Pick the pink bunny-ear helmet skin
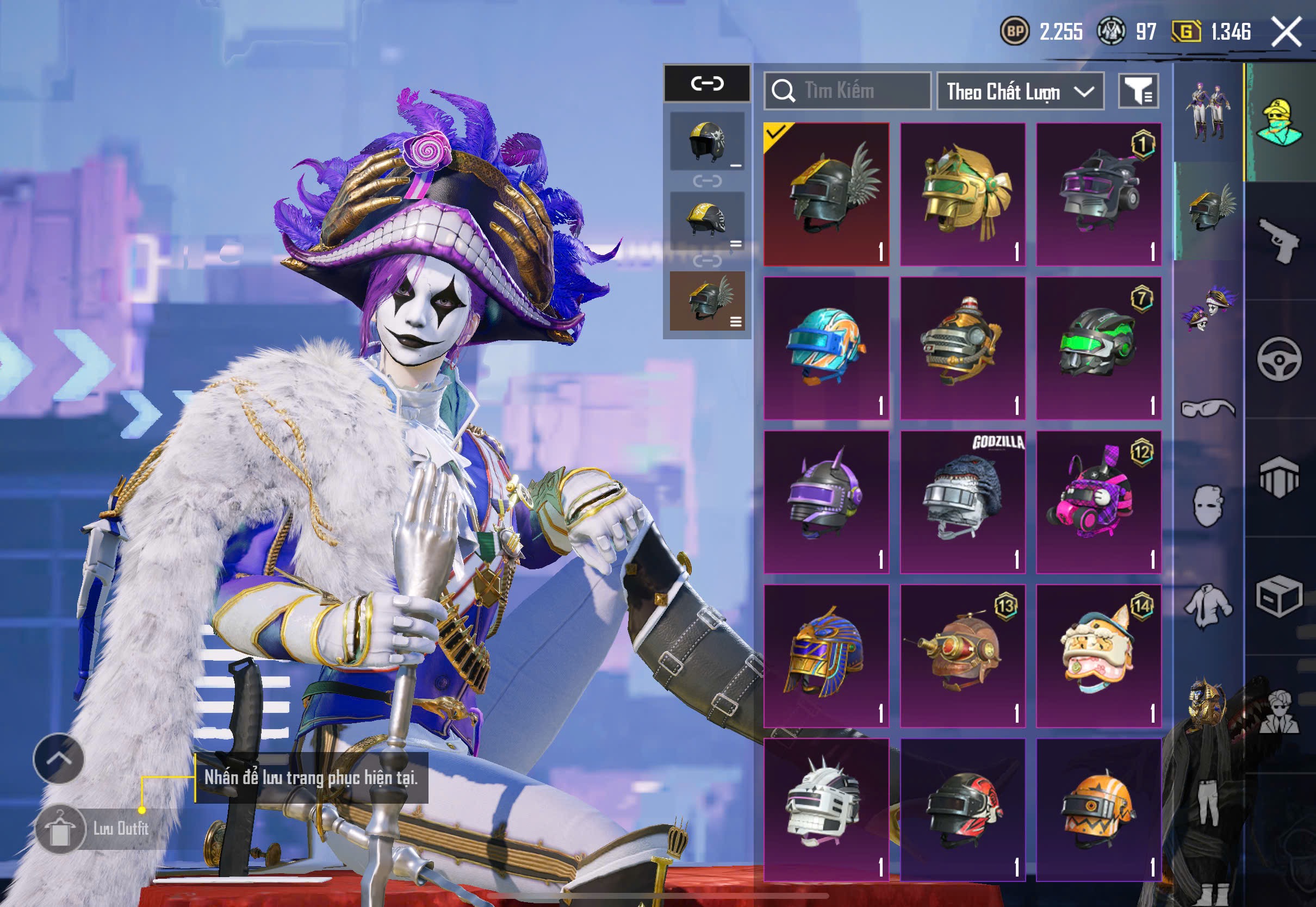This screenshot has height=907, width=1316. (1098, 502)
